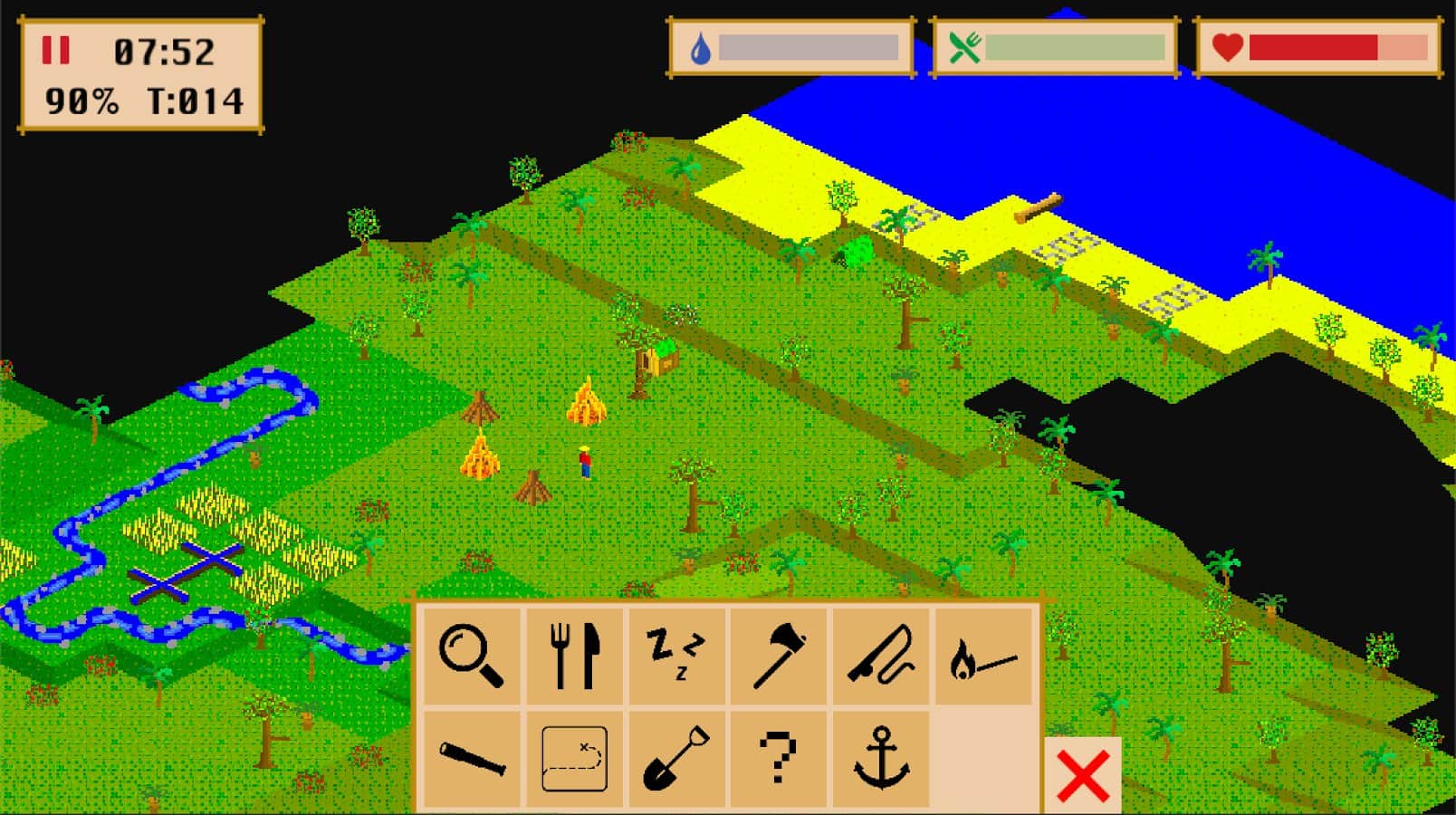Close the action menu with red X

[1083, 776]
